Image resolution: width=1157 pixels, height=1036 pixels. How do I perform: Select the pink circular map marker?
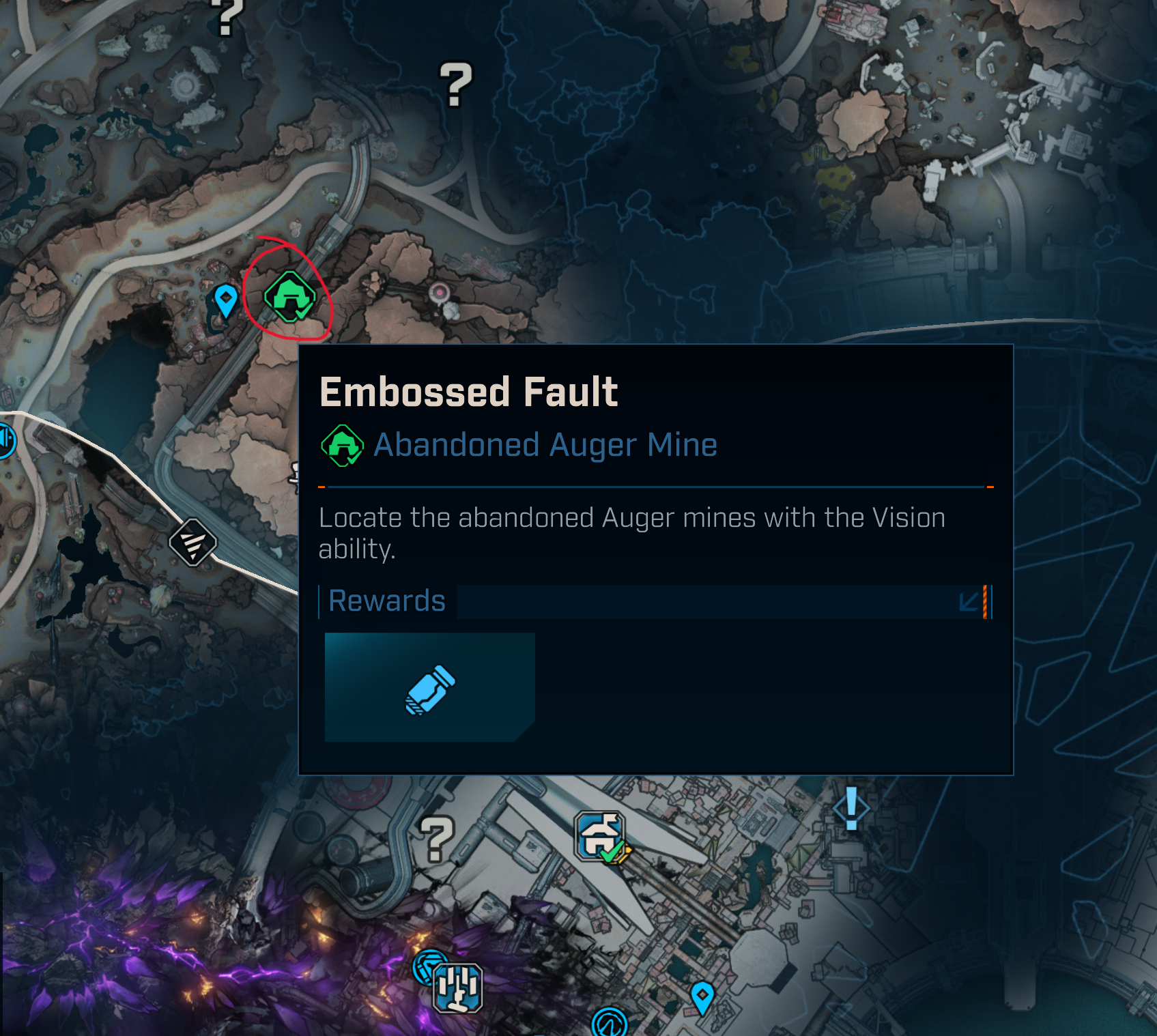click(x=440, y=293)
